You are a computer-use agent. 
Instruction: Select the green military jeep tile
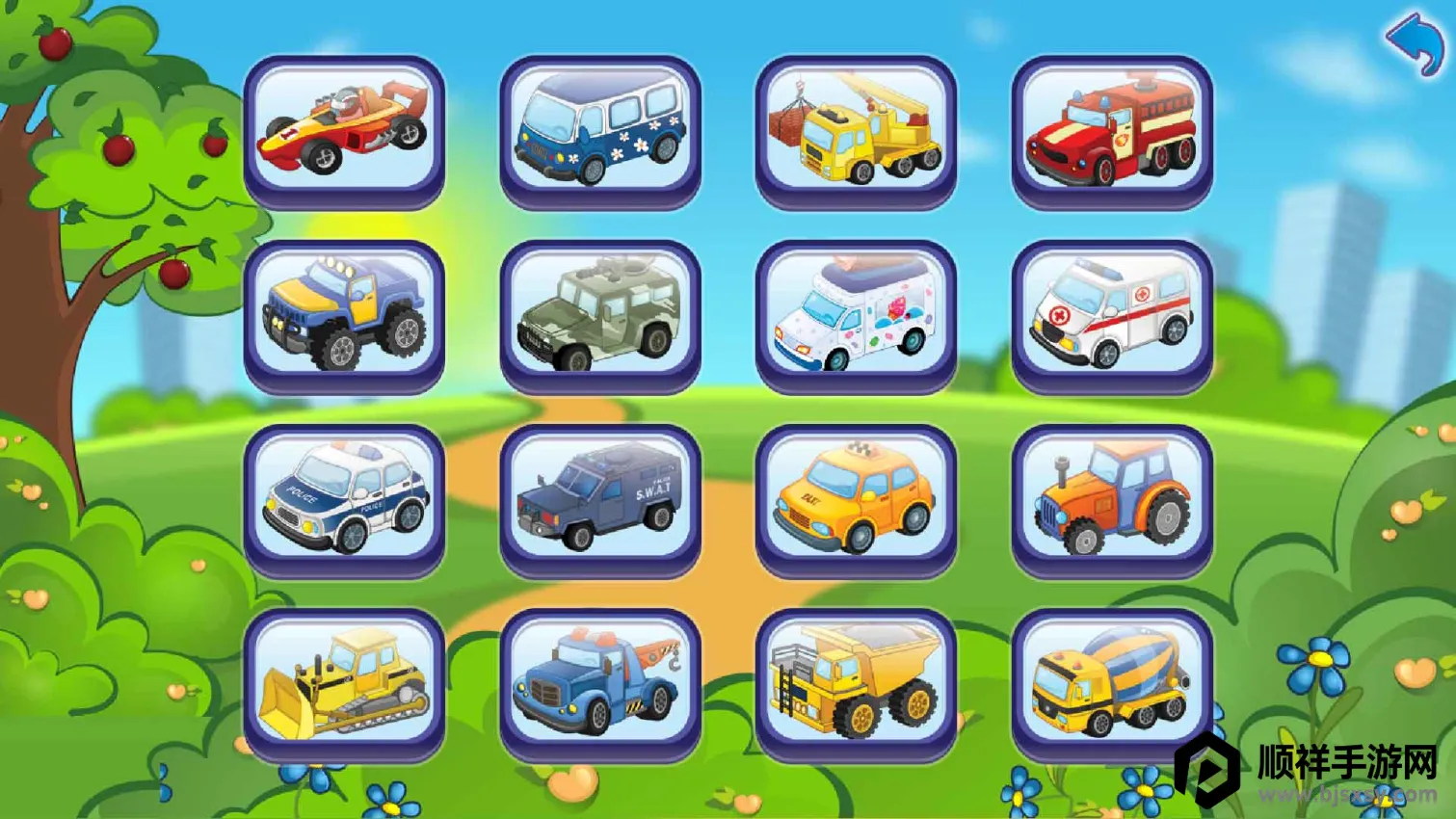click(599, 314)
